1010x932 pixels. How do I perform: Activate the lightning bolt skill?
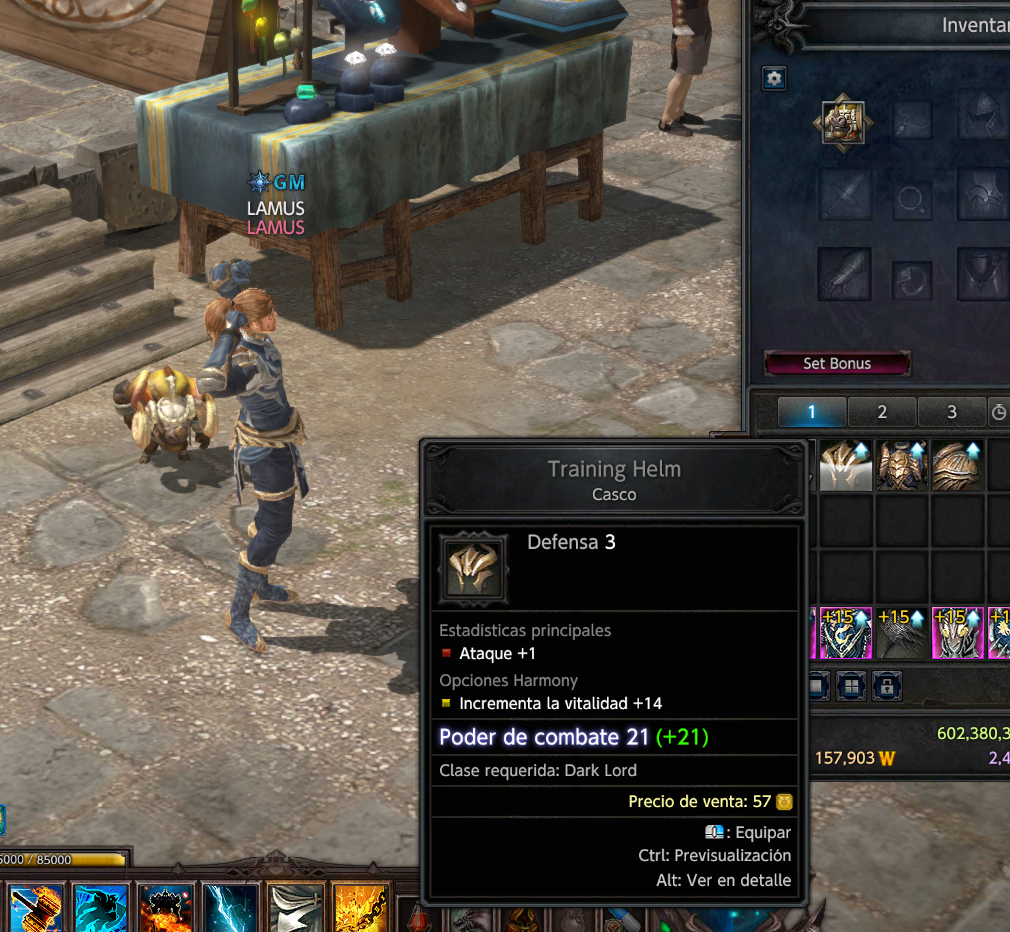coord(232,908)
